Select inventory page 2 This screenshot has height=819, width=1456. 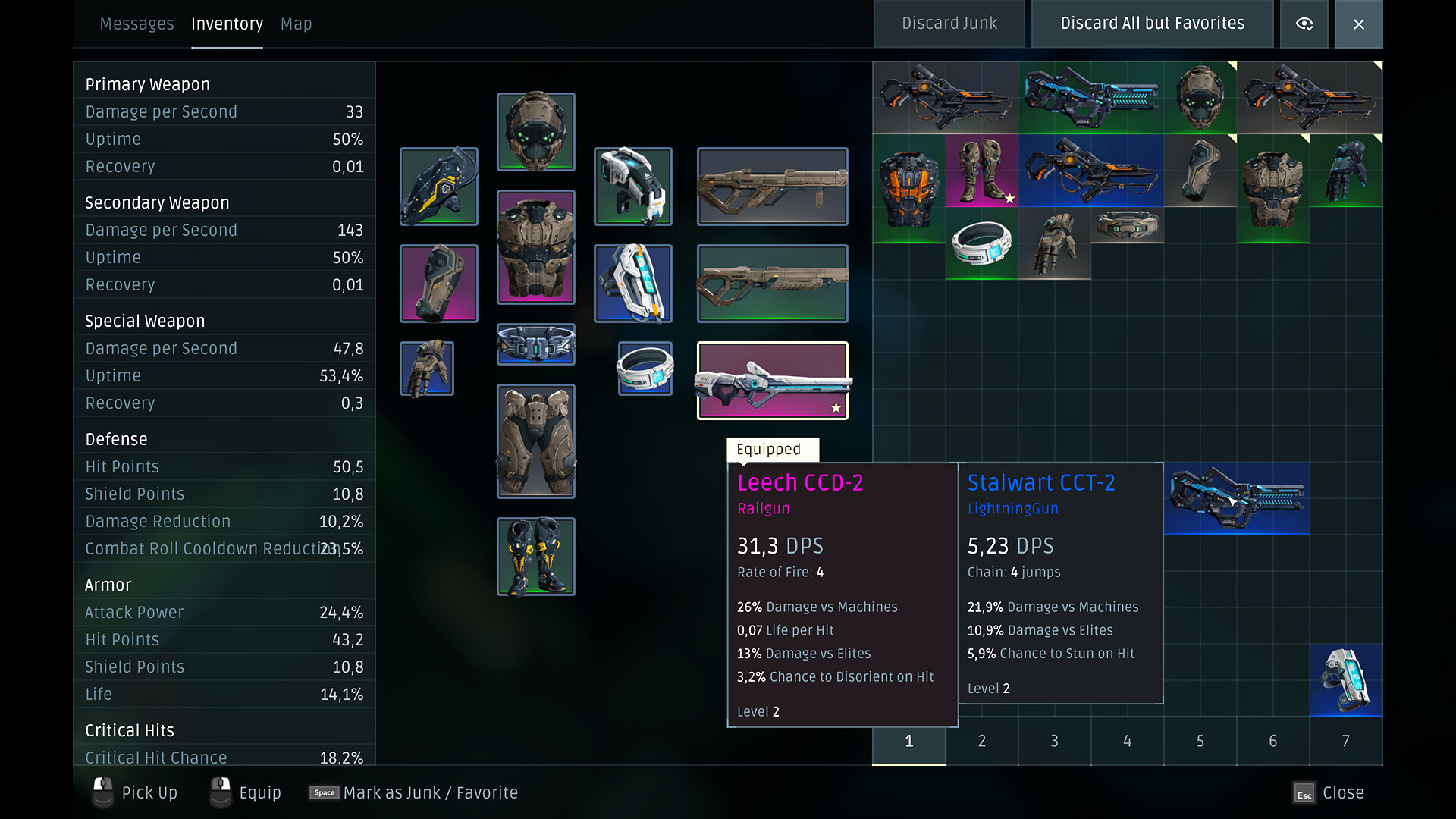click(x=981, y=741)
